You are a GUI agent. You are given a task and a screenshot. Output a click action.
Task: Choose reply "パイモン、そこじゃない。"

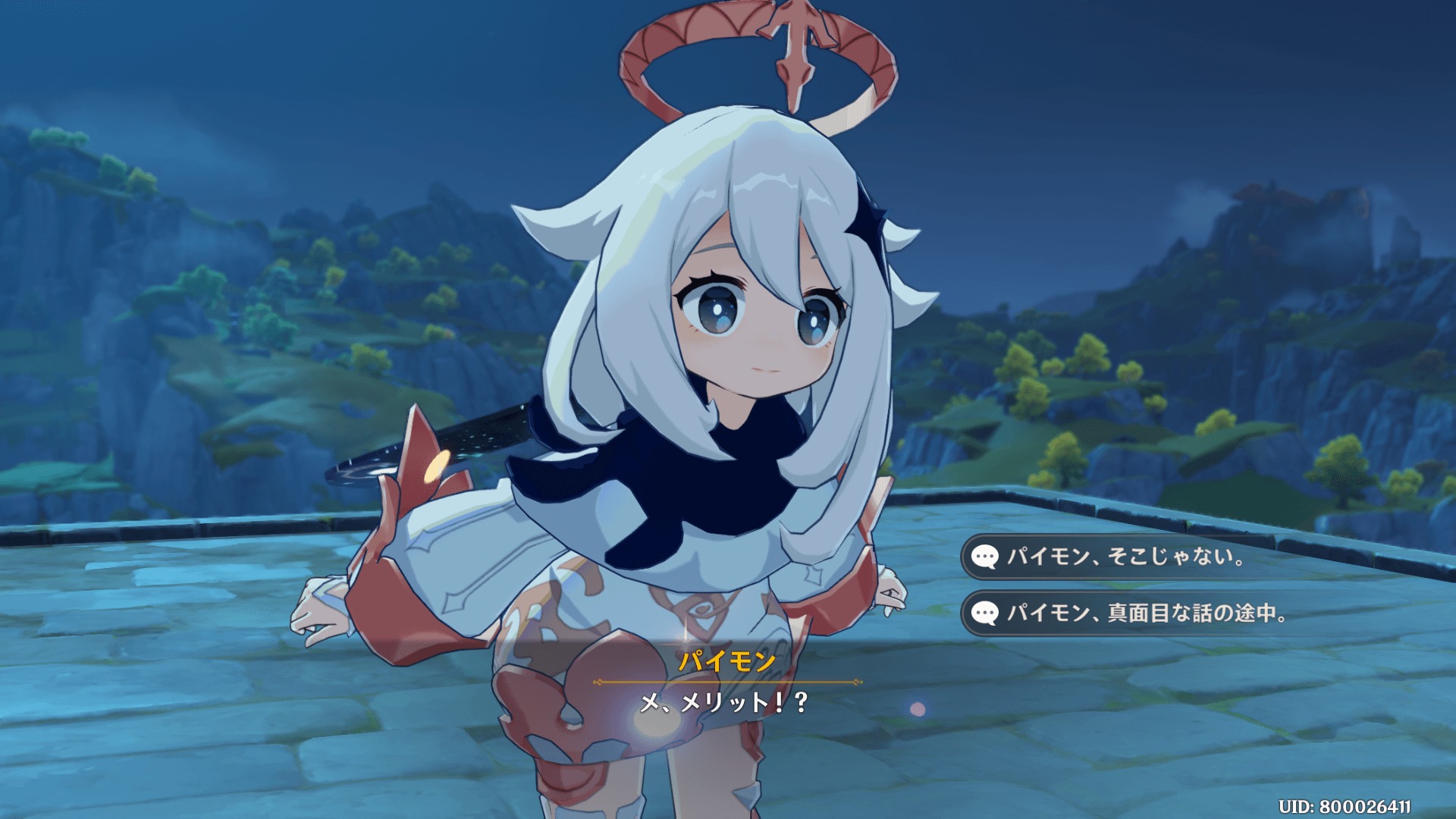click(1125, 557)
